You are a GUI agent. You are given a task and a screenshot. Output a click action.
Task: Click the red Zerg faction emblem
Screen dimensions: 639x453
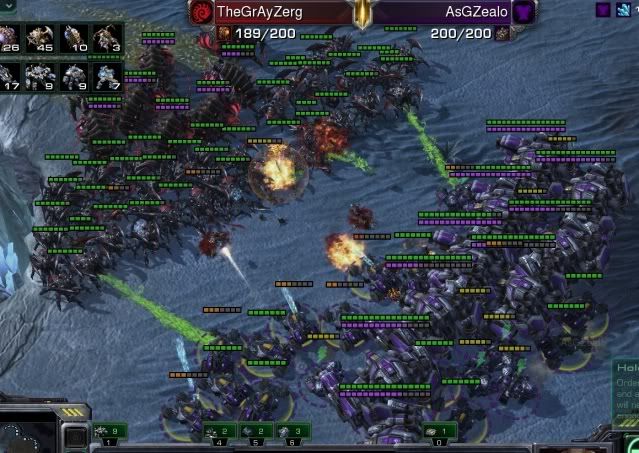[201, 12]
